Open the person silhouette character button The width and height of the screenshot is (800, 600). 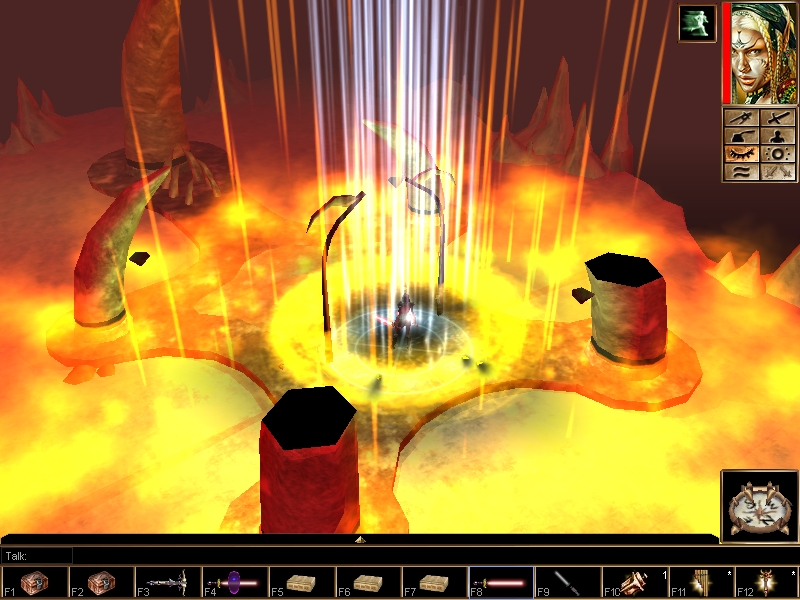777,135
